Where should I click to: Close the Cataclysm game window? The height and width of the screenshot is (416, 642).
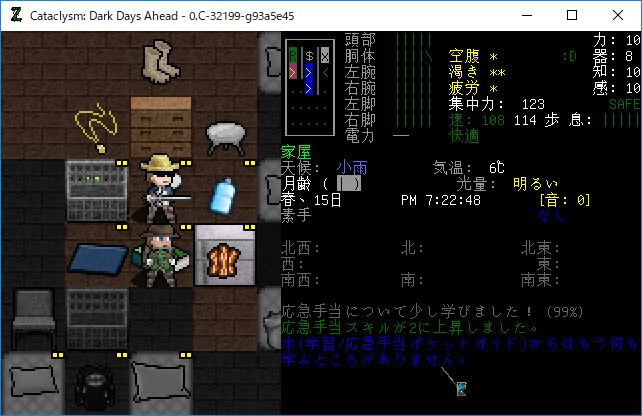618,15
